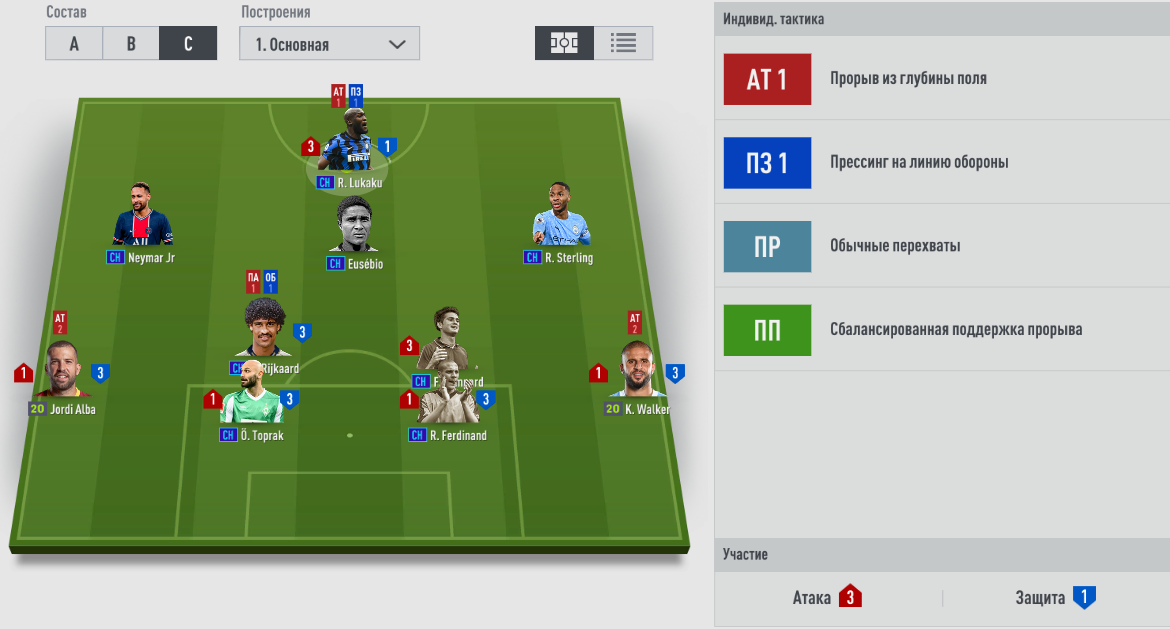Select the AT 1 attack tactic
This screenshot has width=1170, height=629.
(x=767, y=79)
